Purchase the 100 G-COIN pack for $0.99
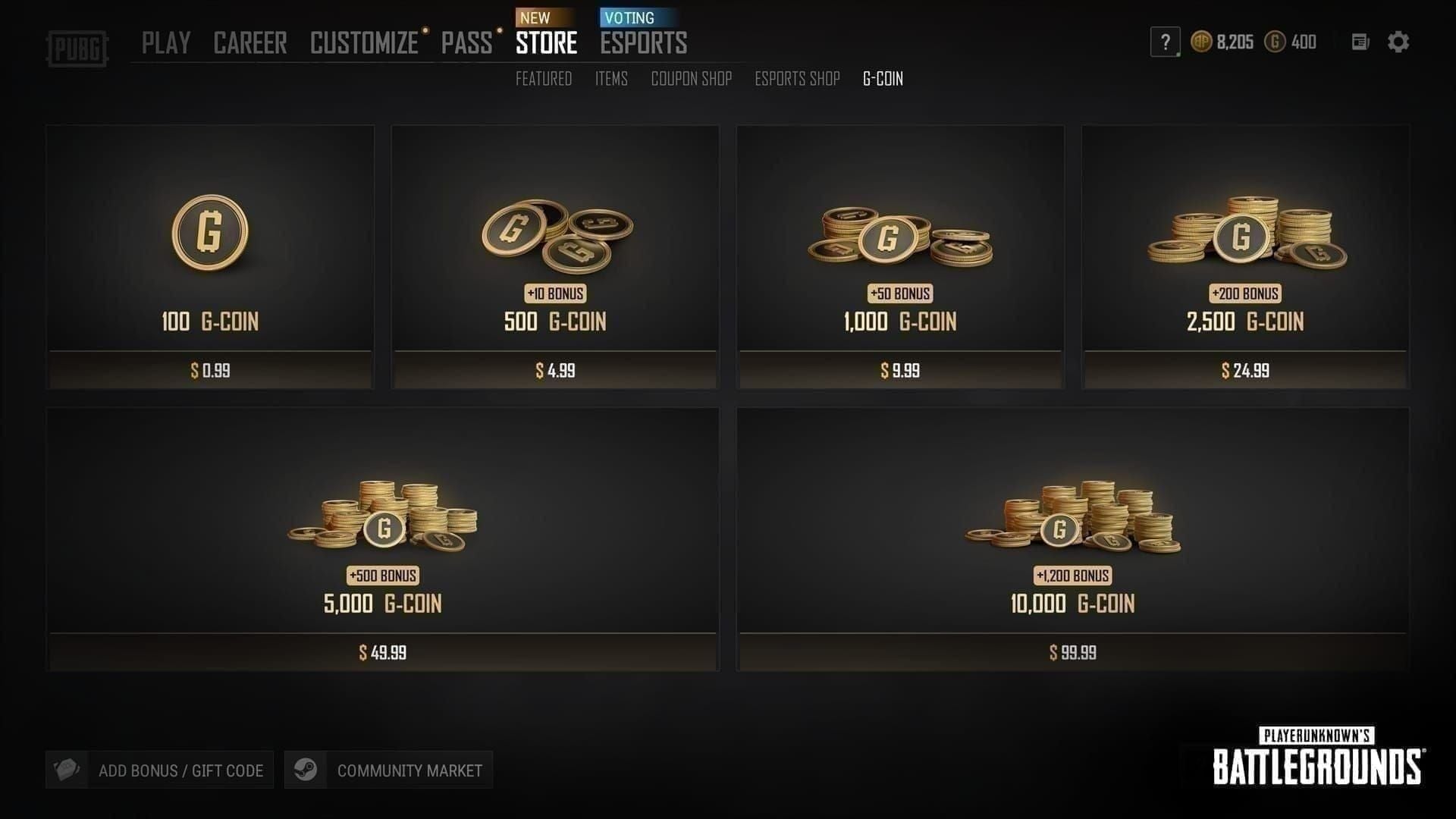The image size is (1456, 819). coord(210,256)
